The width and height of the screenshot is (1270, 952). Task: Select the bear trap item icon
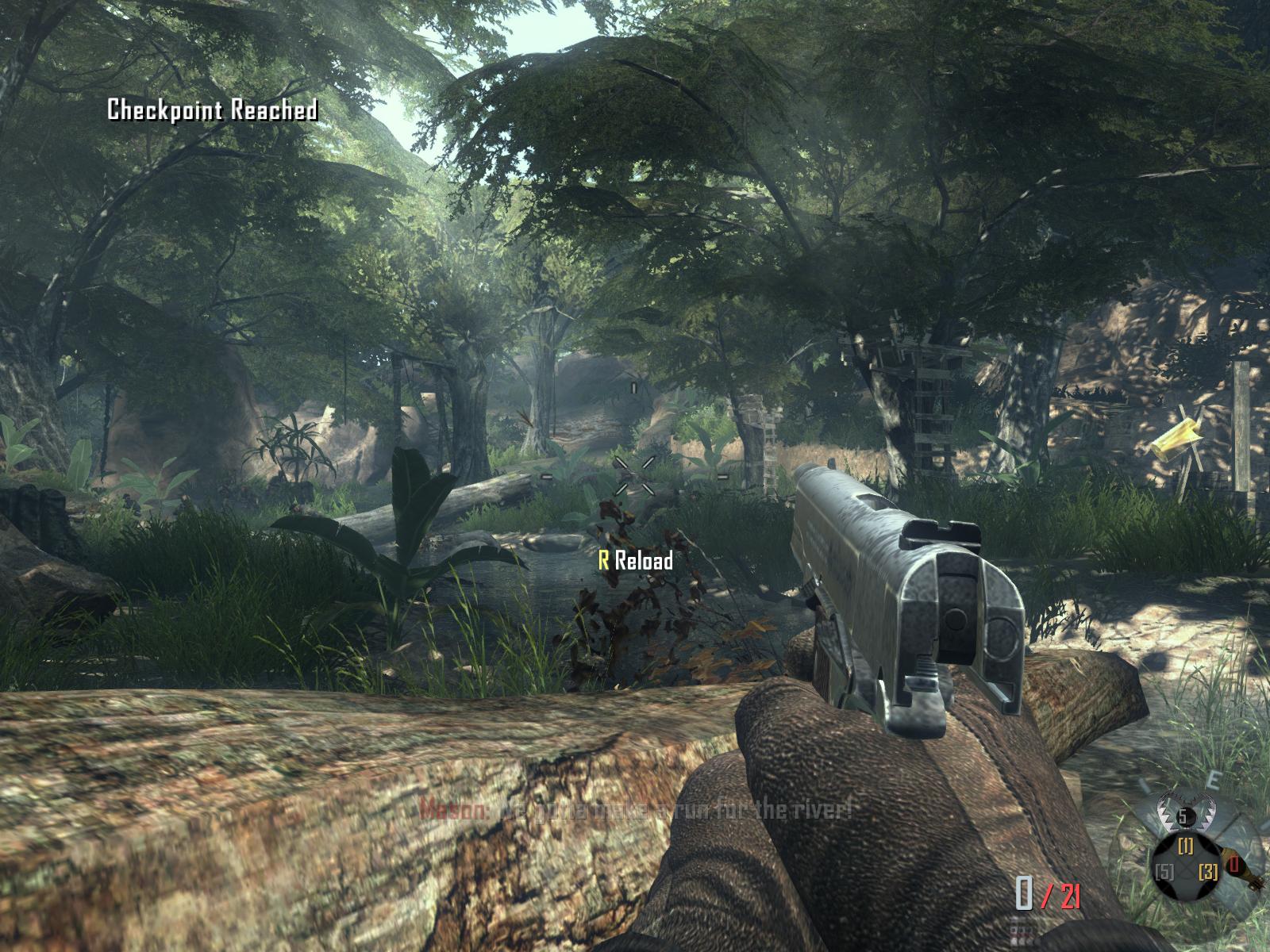pyautogui.click(x=1186, y=816)
